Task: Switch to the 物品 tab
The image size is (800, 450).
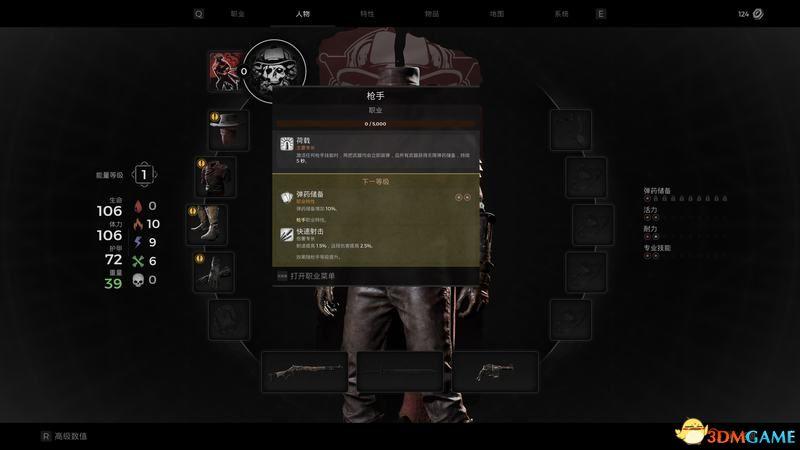Action: click(431, 14)
